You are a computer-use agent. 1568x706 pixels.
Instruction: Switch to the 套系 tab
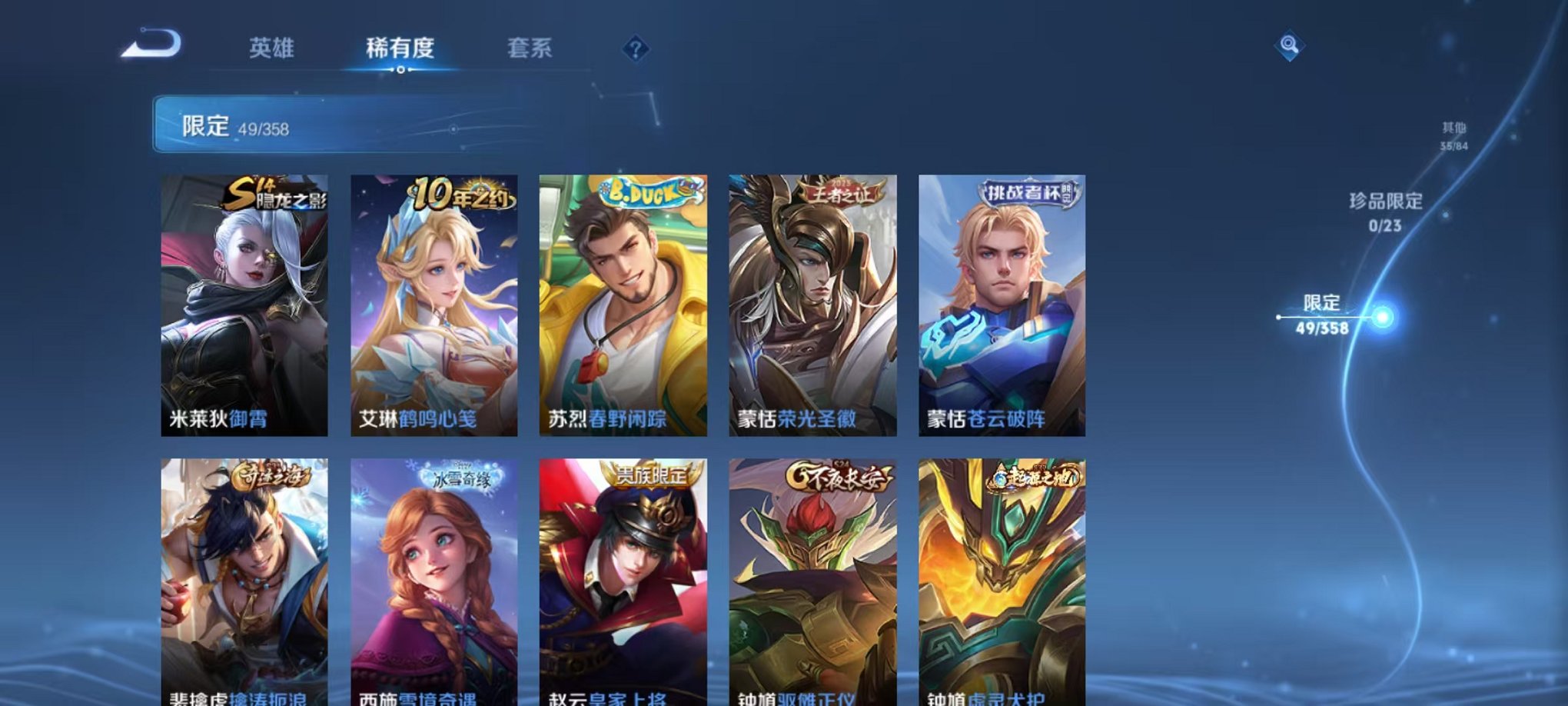pyautogui.click(x=540, y=47)
